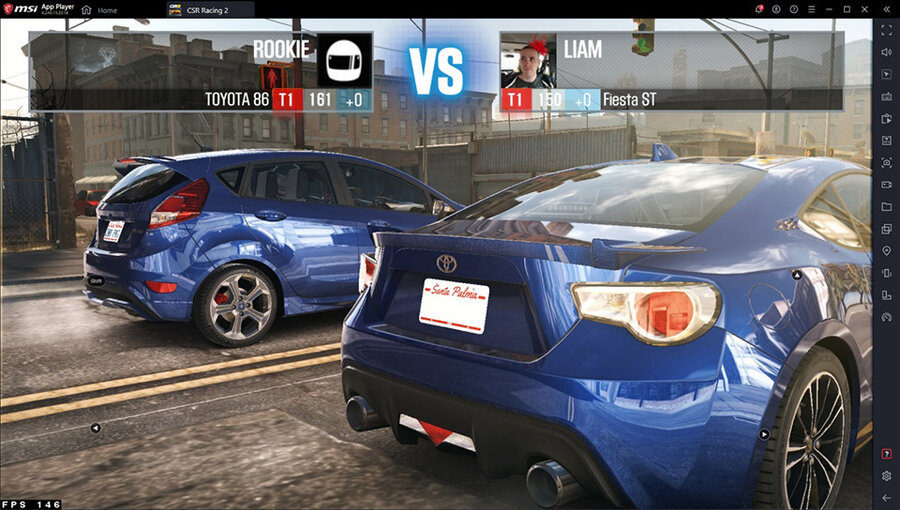This screenshot has width=900, height=510.
Task: Open the emulator settings gear
Action: coord(886,476)
